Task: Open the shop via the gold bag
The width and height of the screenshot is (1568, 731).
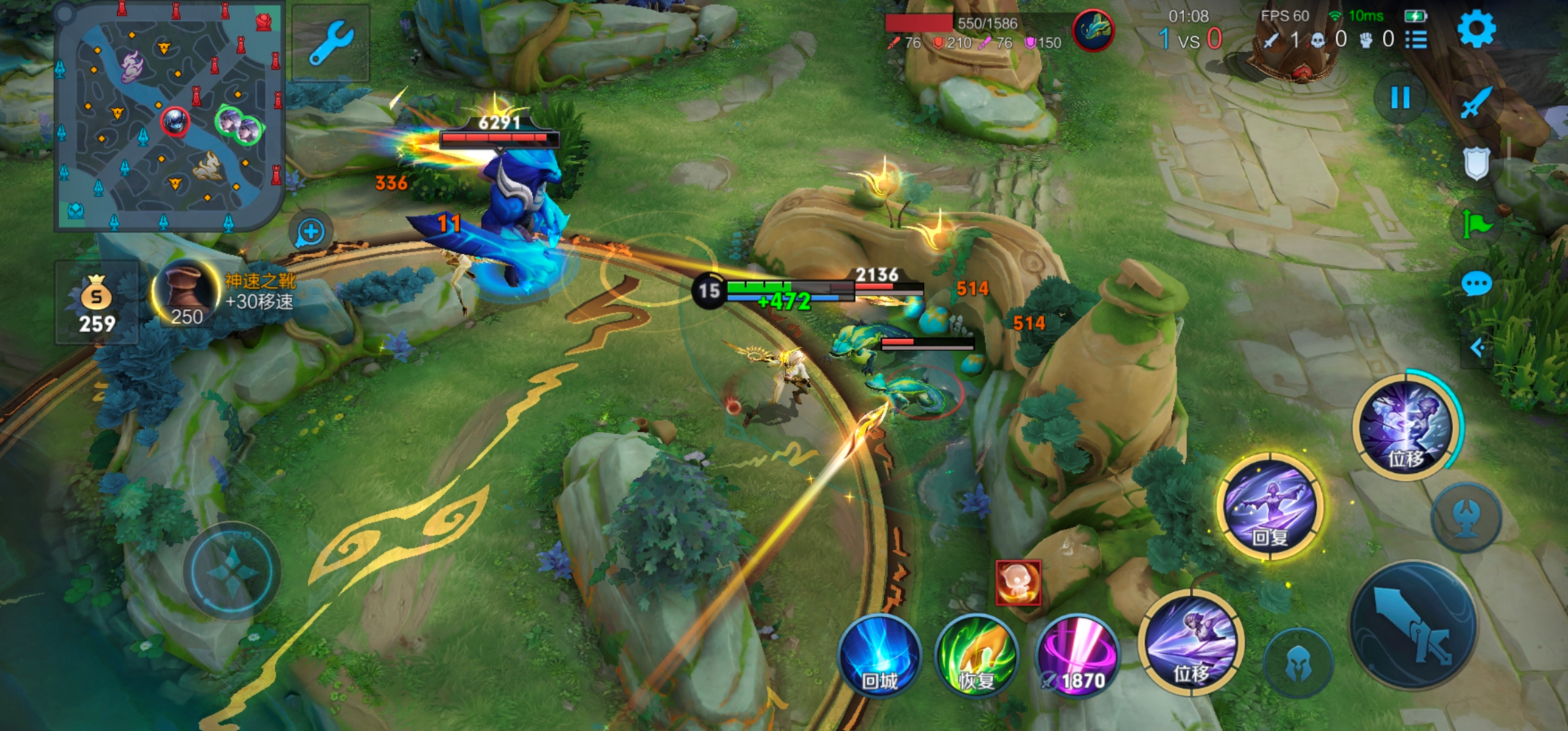Action: tap(97, 303)
